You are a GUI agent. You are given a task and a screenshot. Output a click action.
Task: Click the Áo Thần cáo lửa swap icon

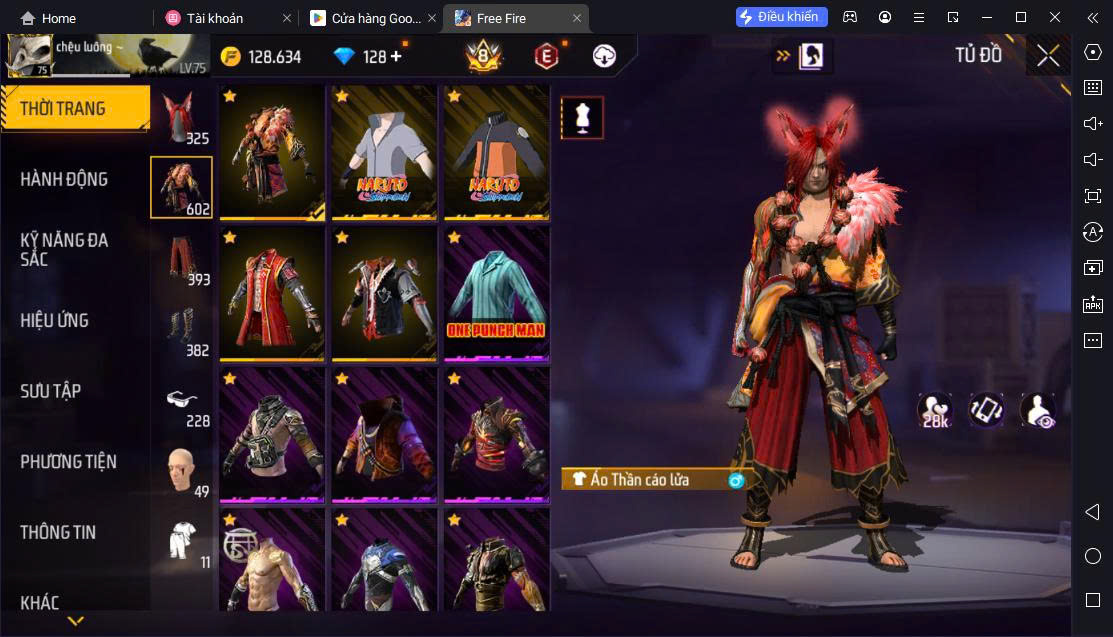[x=736, y=480]
